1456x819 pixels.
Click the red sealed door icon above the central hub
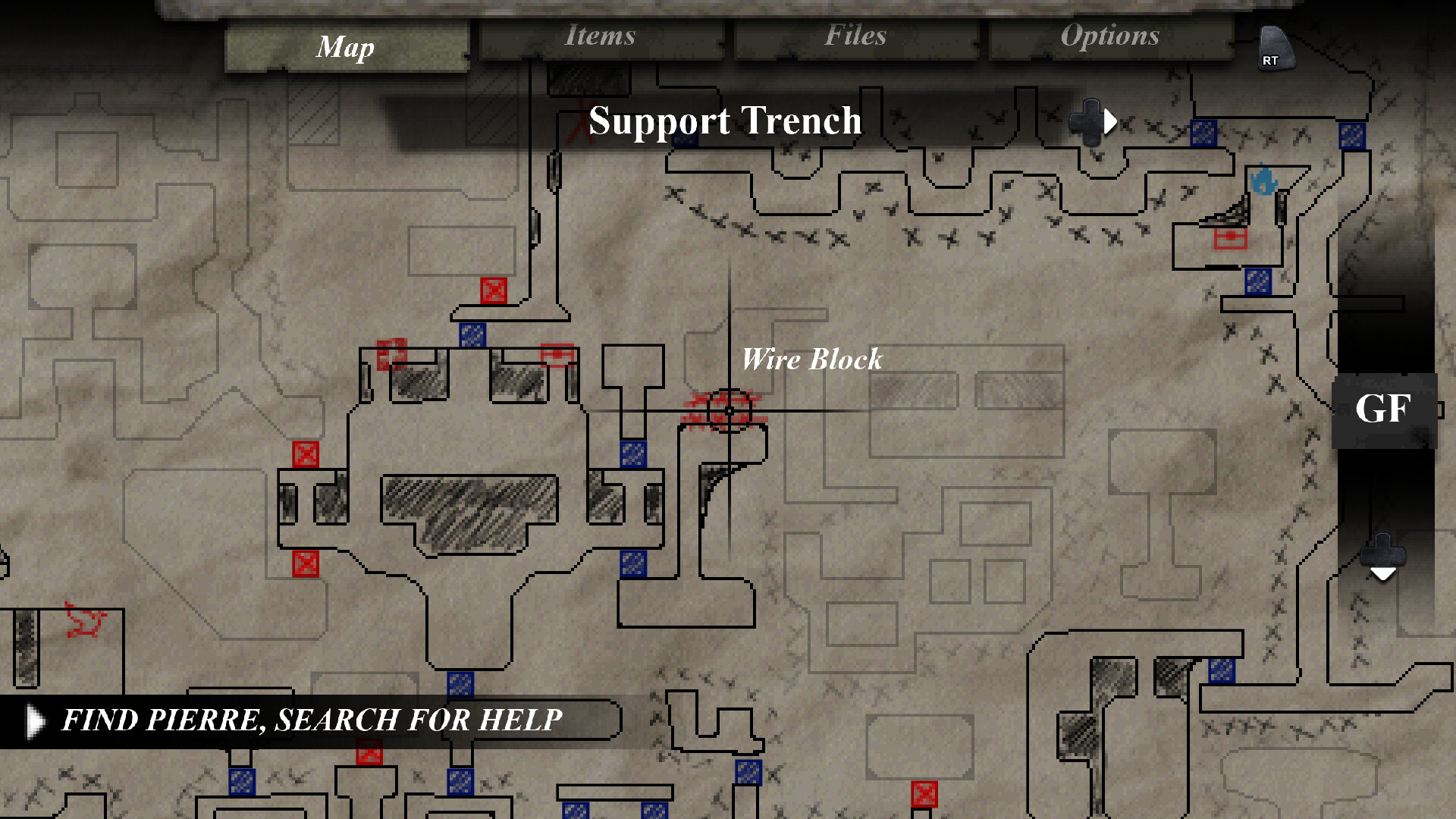493,290
